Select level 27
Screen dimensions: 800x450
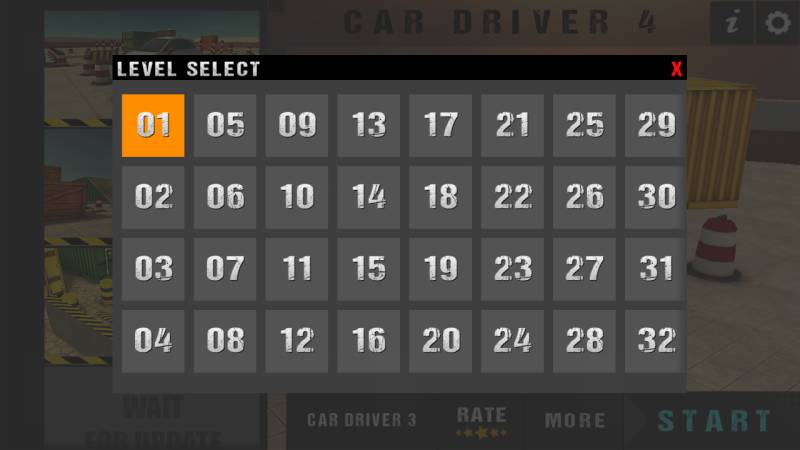[585, 269]
